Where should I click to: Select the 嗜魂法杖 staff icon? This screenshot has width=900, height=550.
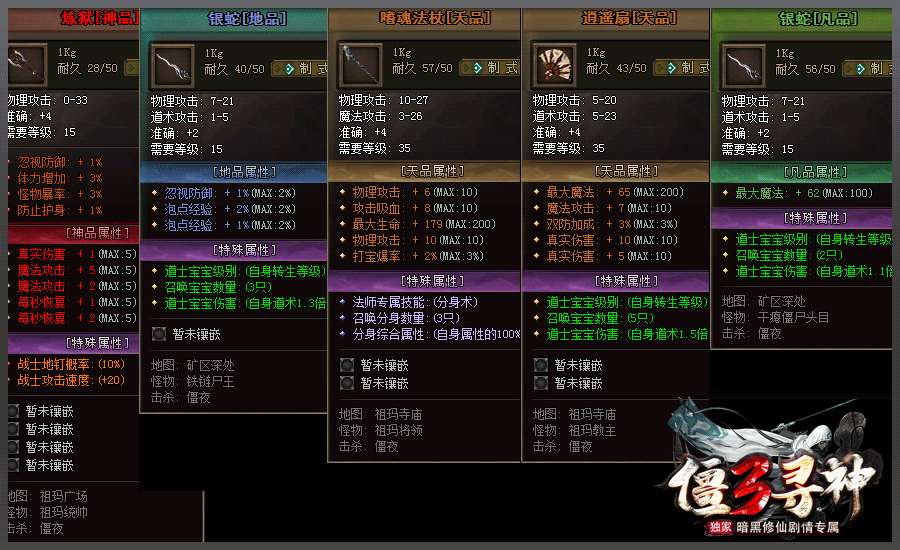click(x=362, y=67)
